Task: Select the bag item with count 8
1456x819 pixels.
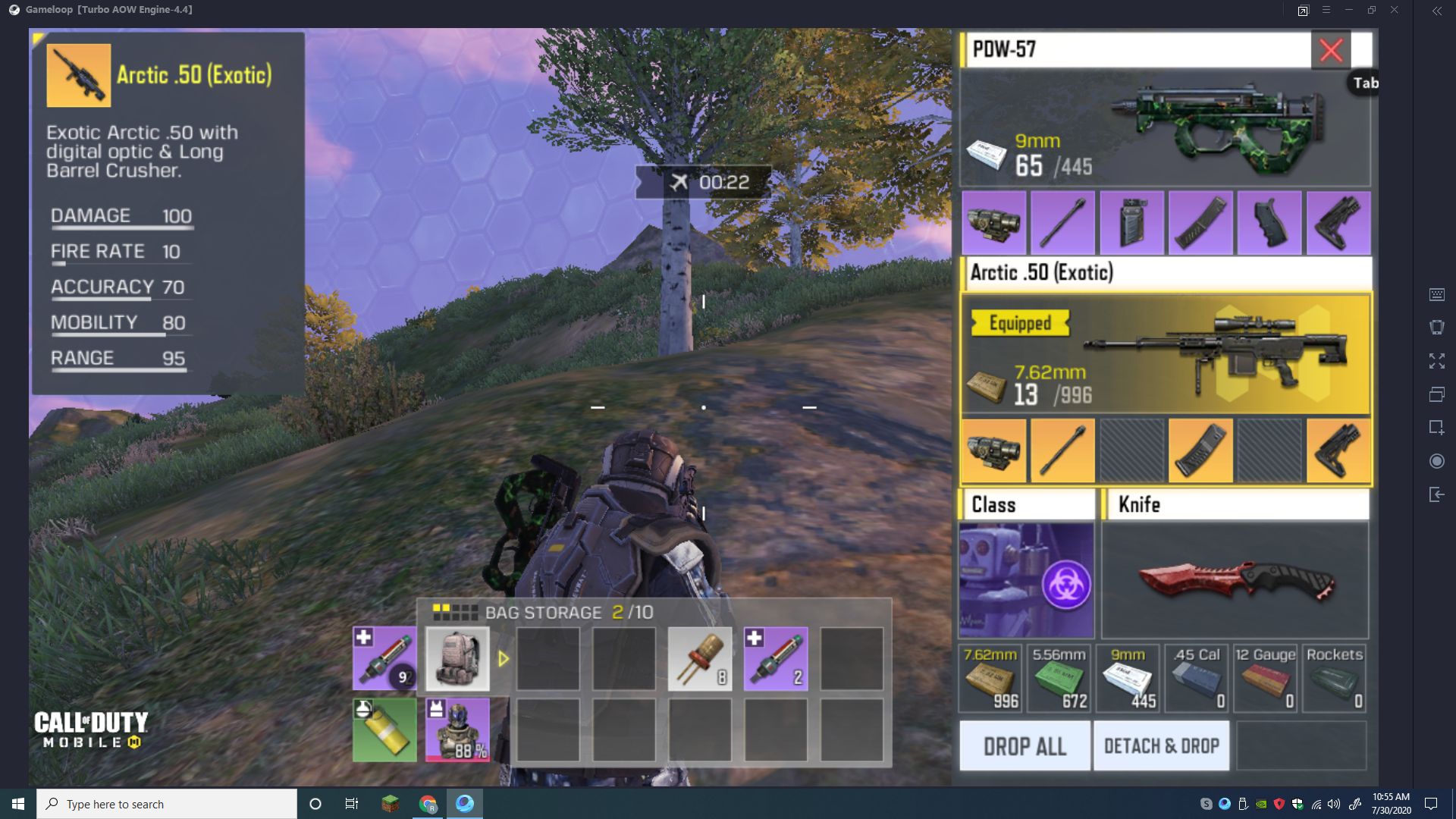Action: coord(700,659)
